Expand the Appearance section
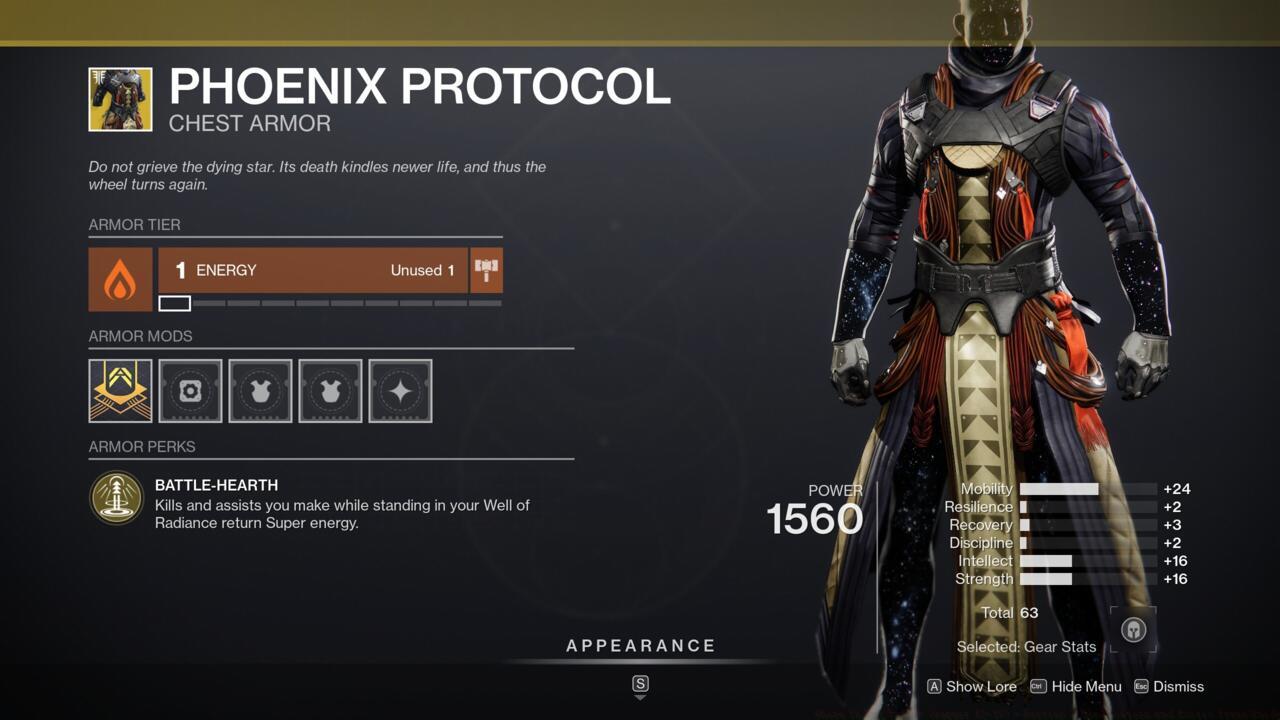This screenshot has width=1280, height=720. click(640, 645)
